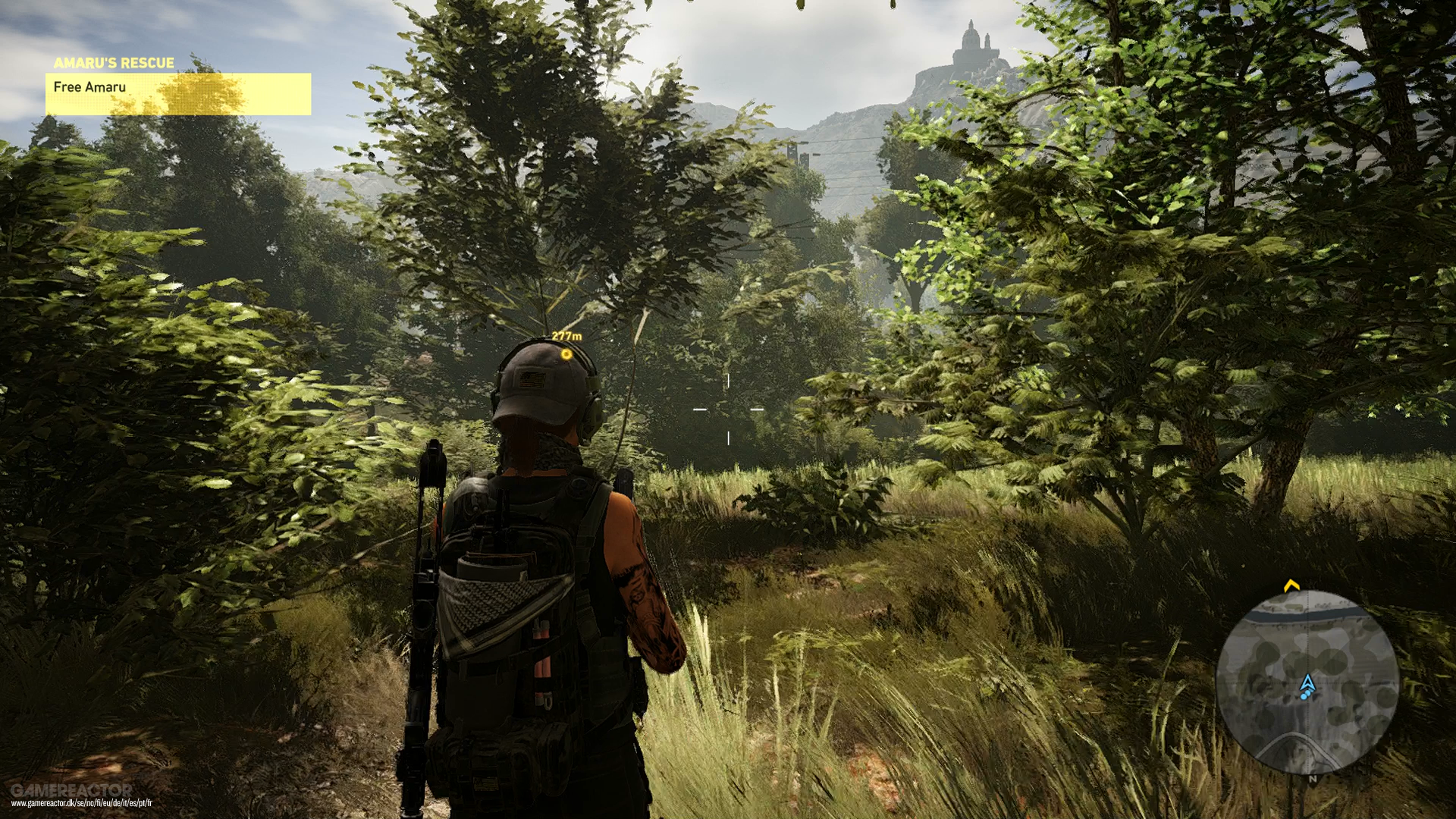Viewport: 1456px width, 819px height.
Task: Click the yellow direction arrow above minimap
Action: 1291,585
